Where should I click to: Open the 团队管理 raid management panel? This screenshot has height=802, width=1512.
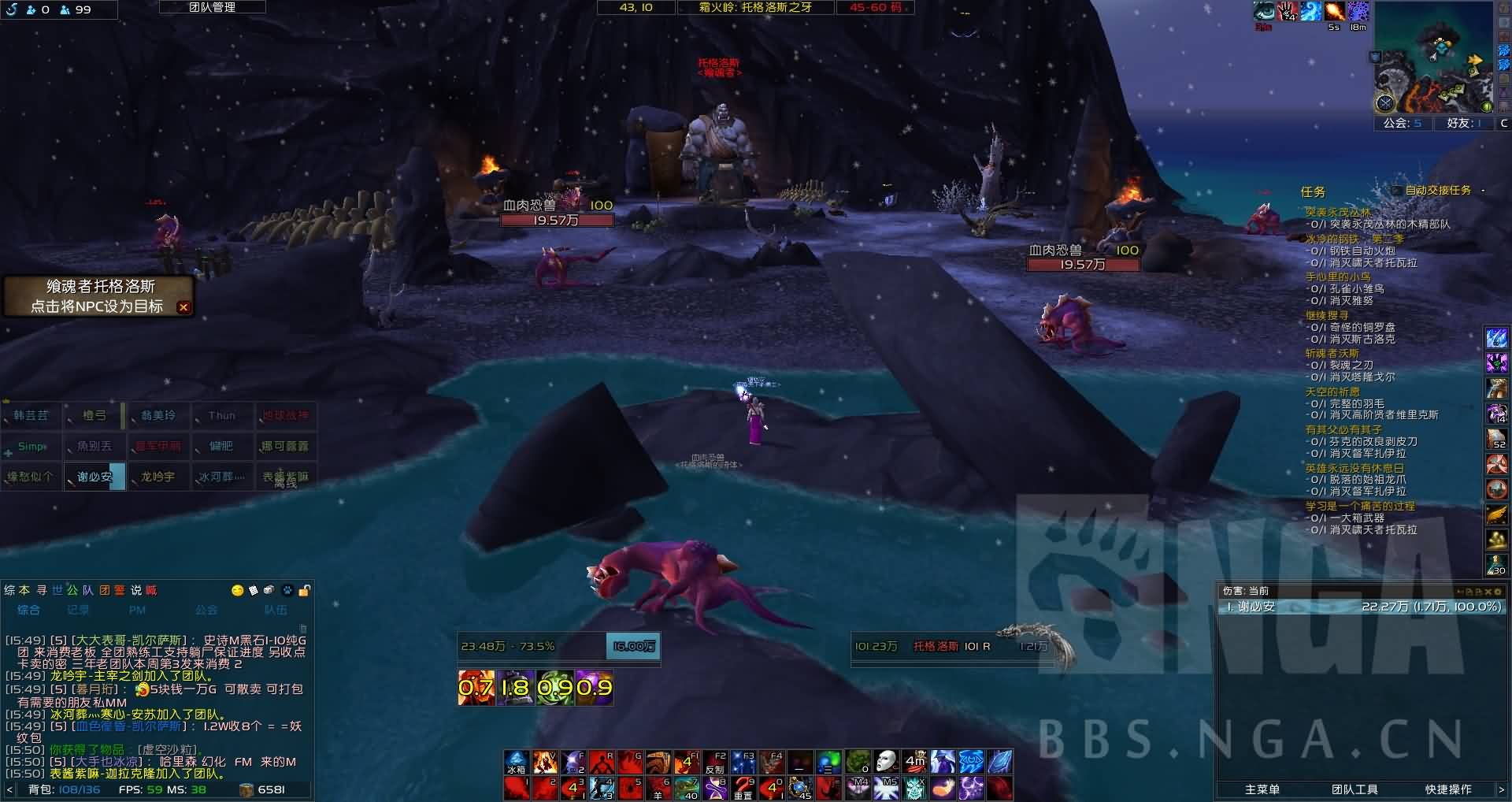click(212, 7)
